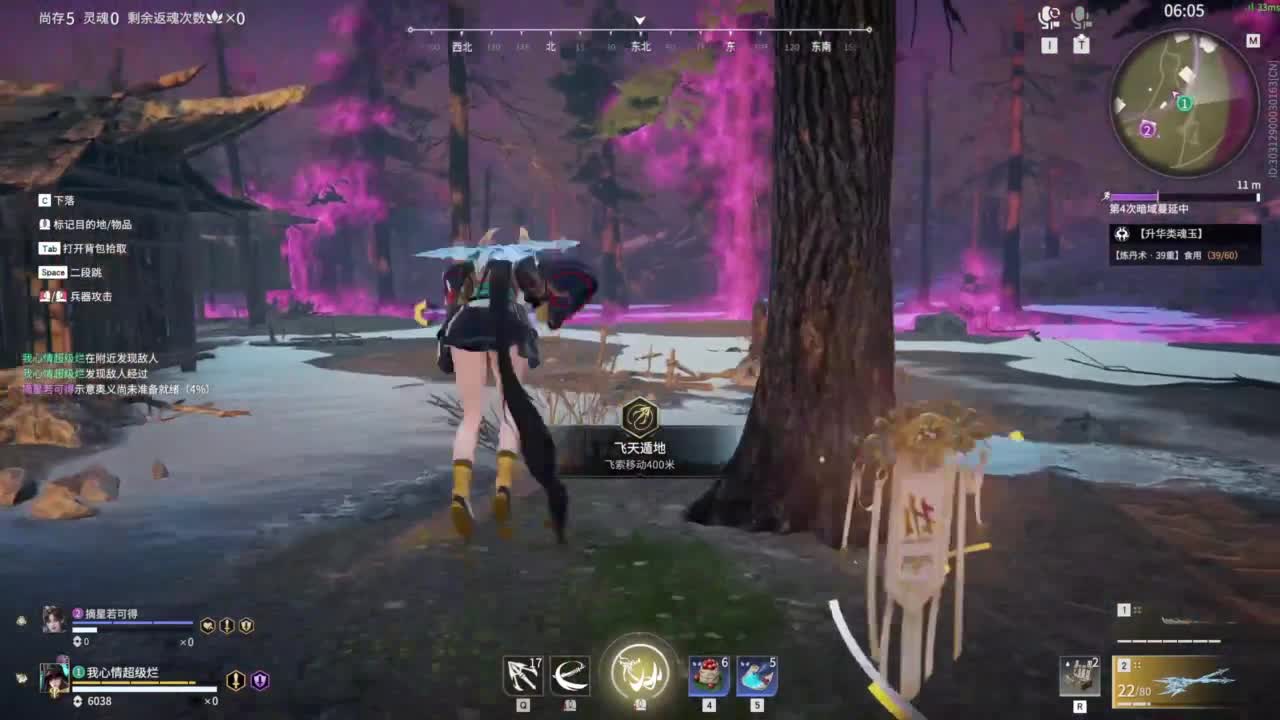Viewport: 1280px width, 720px height.
Task: Mute the microphone icon
Action: coord(1079,17)
